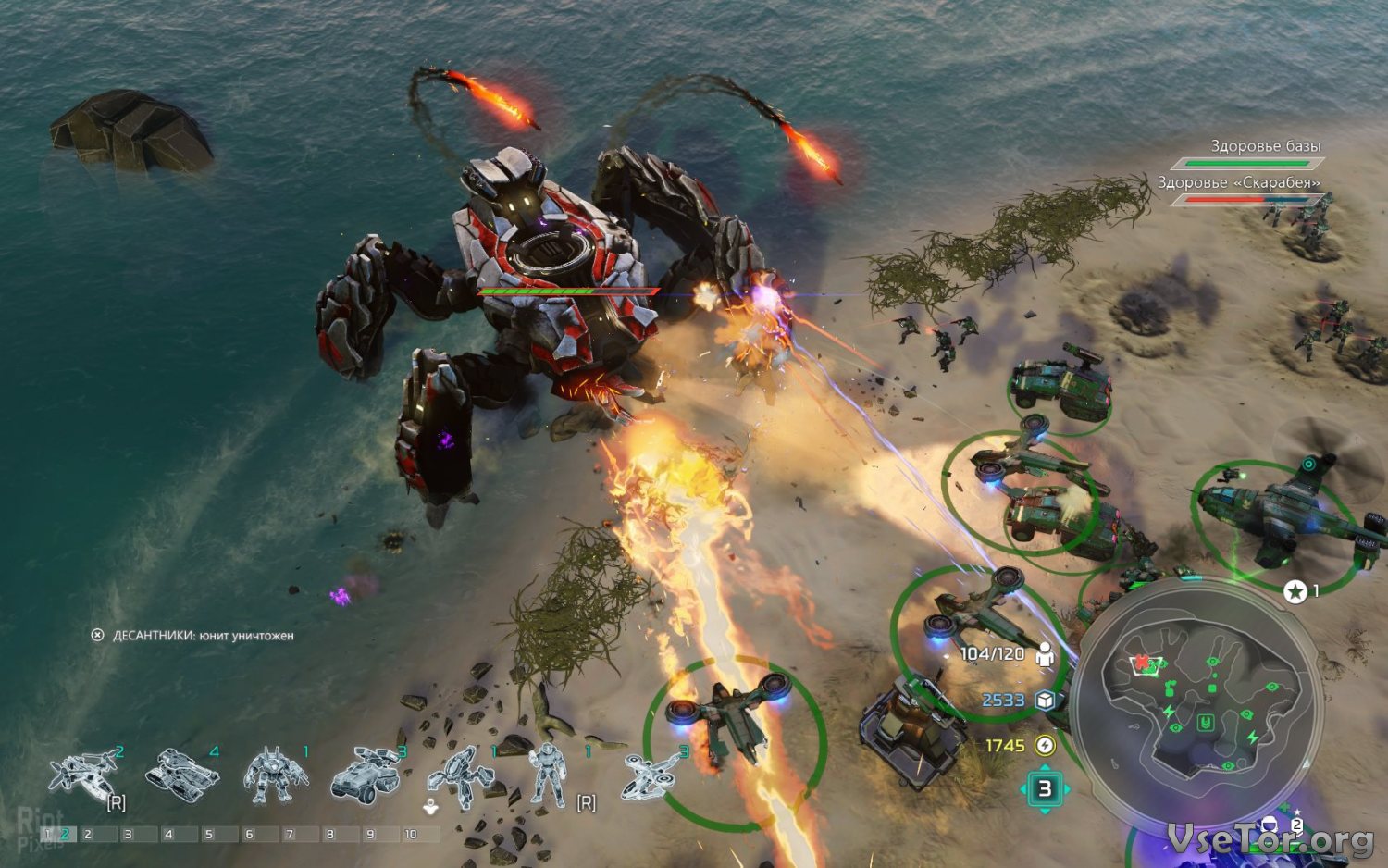The height and width of the screenshot is (868, 1388).
Task: Jump to the red enemy marker on minimap
Action: coord(1142,663)
